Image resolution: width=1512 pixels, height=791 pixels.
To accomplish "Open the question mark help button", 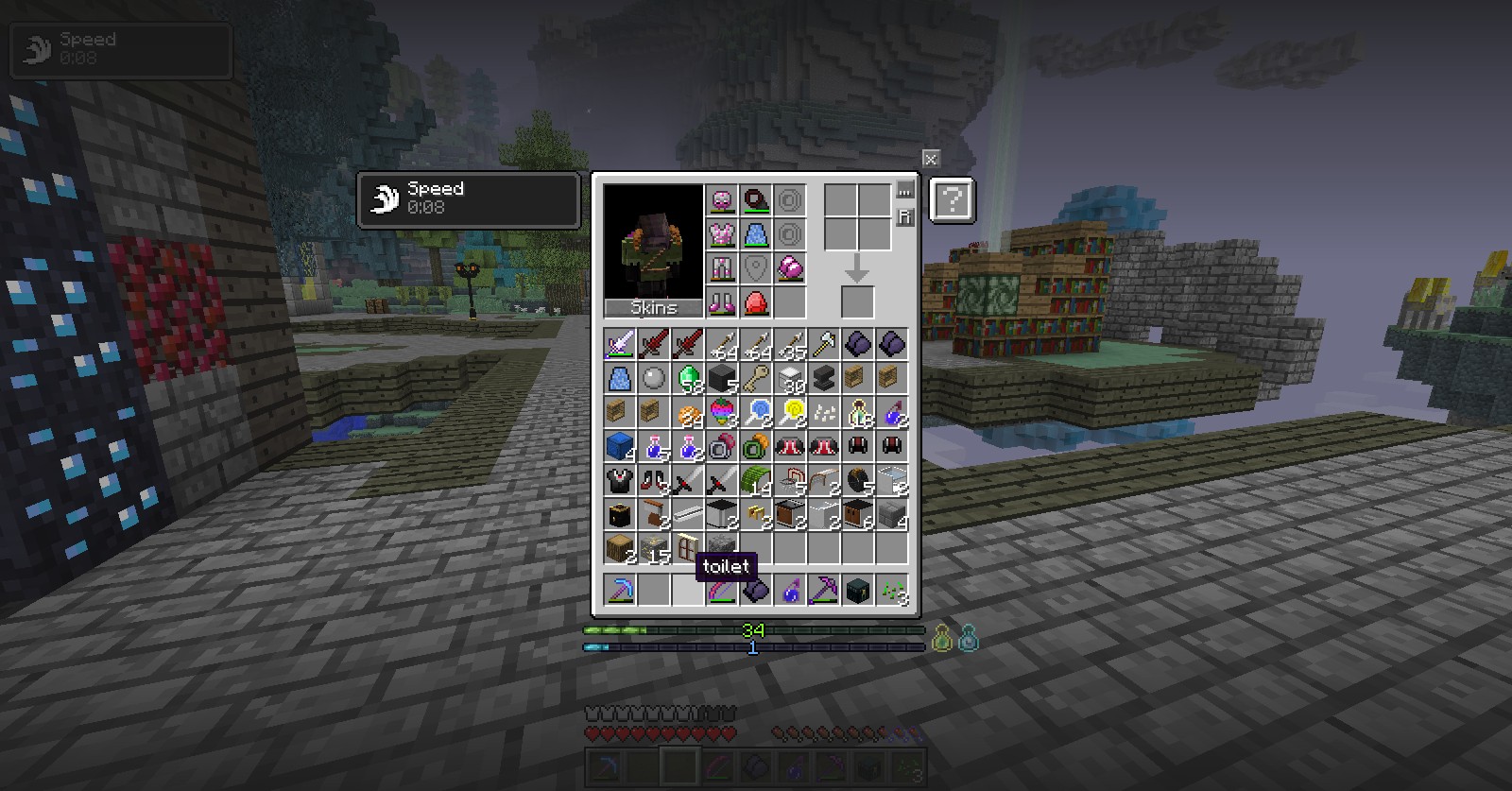I will (x=952, y=200).
